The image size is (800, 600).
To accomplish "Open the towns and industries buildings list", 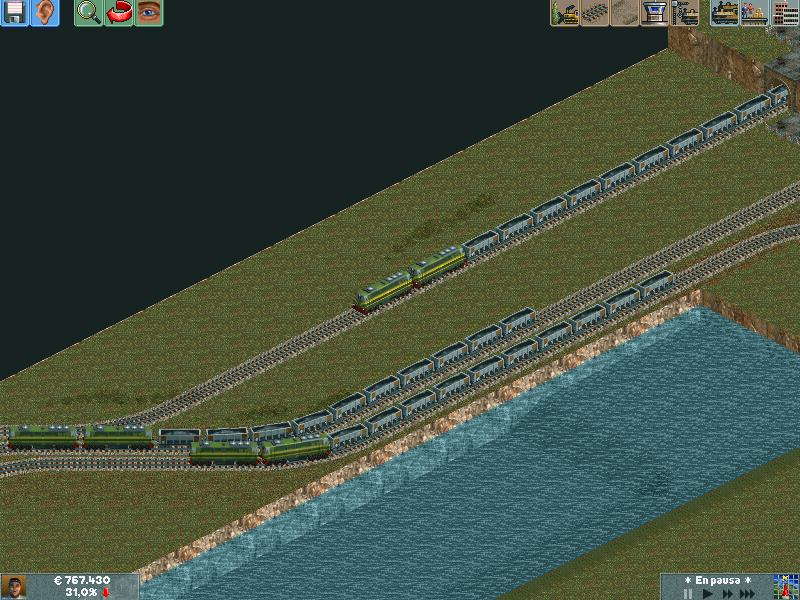I will [x=785, y=13].
